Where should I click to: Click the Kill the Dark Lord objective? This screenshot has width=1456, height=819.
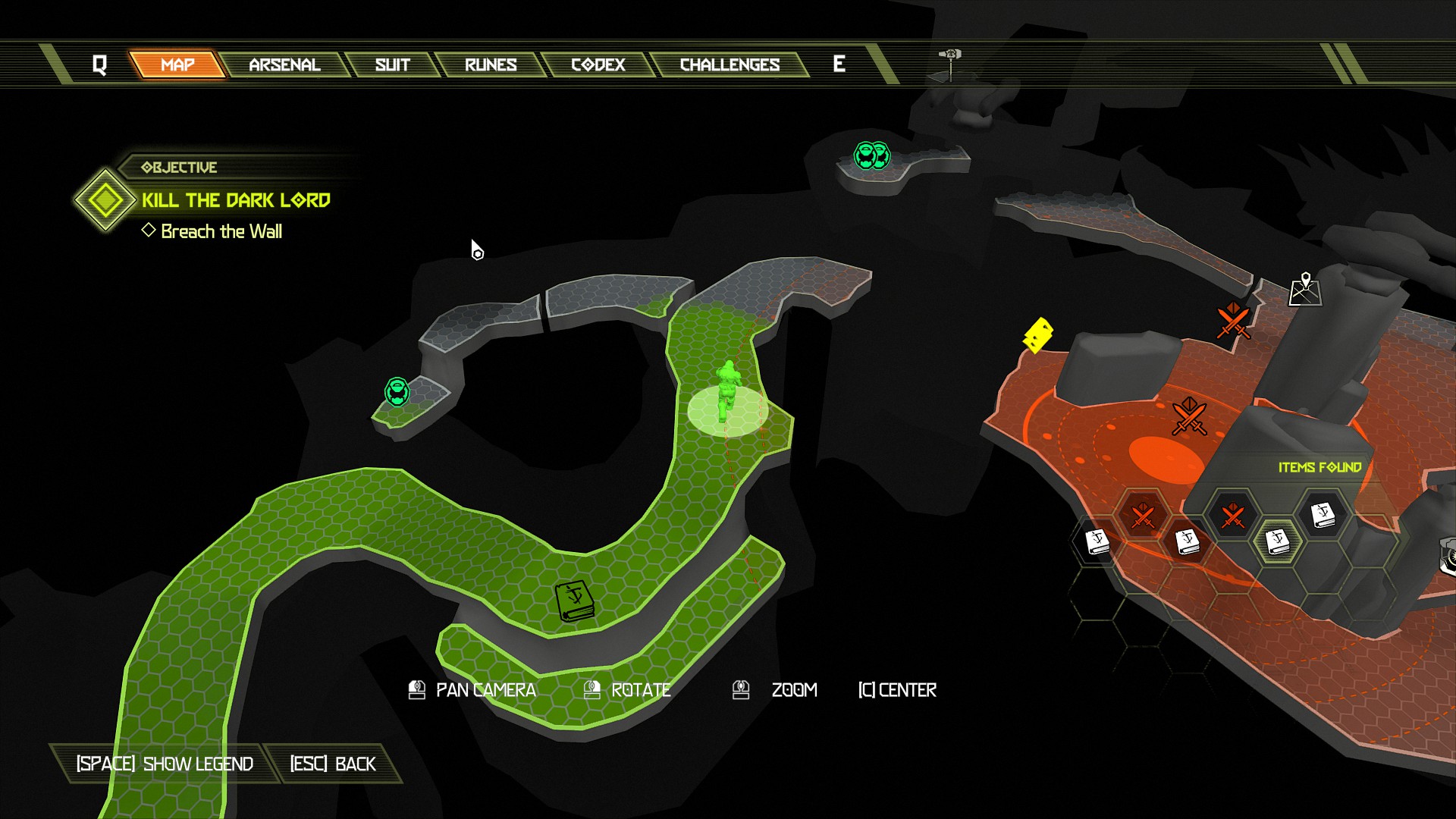(236, 200)
